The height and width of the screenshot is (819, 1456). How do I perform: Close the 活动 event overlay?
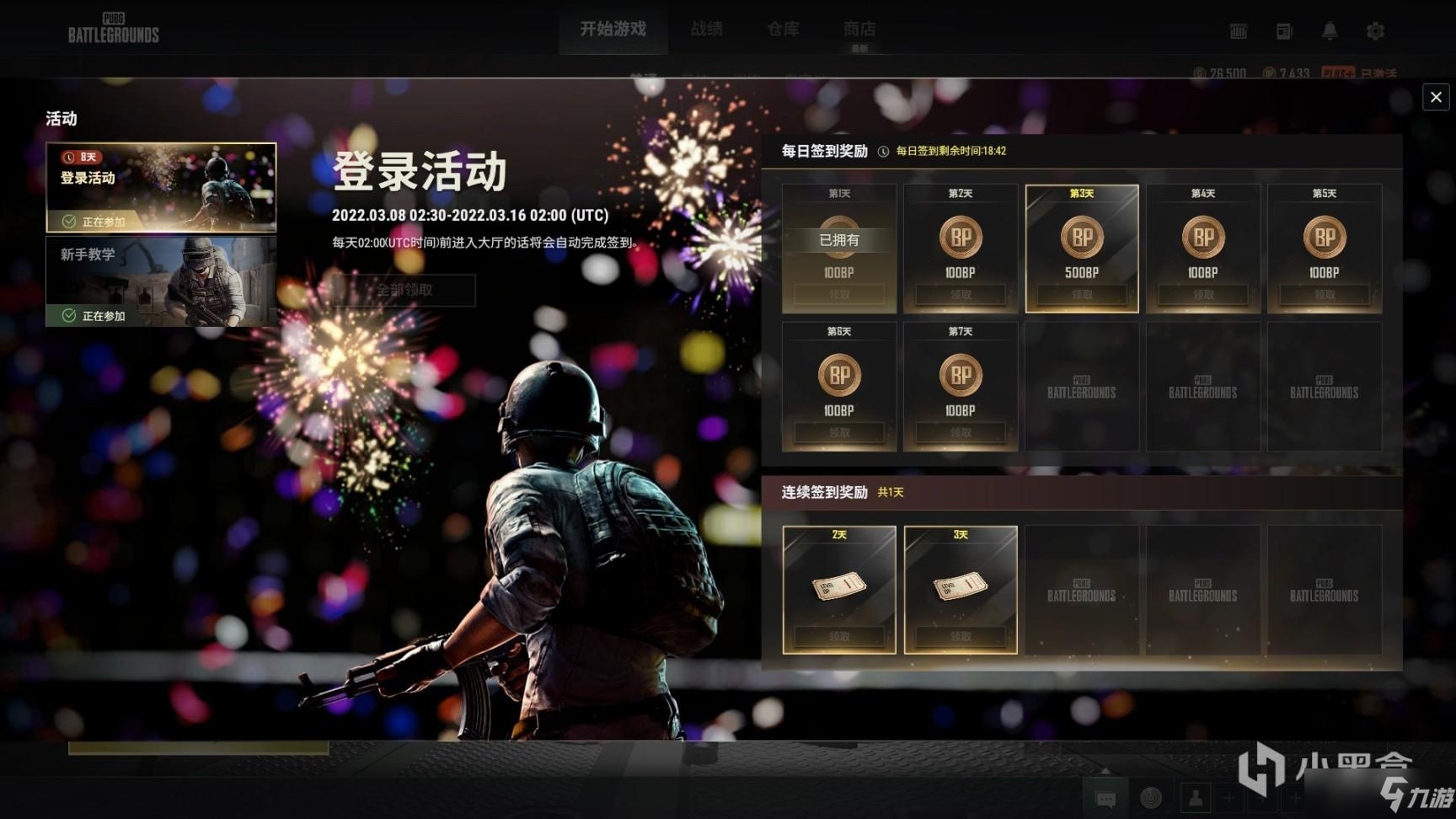coord(1436,97)
